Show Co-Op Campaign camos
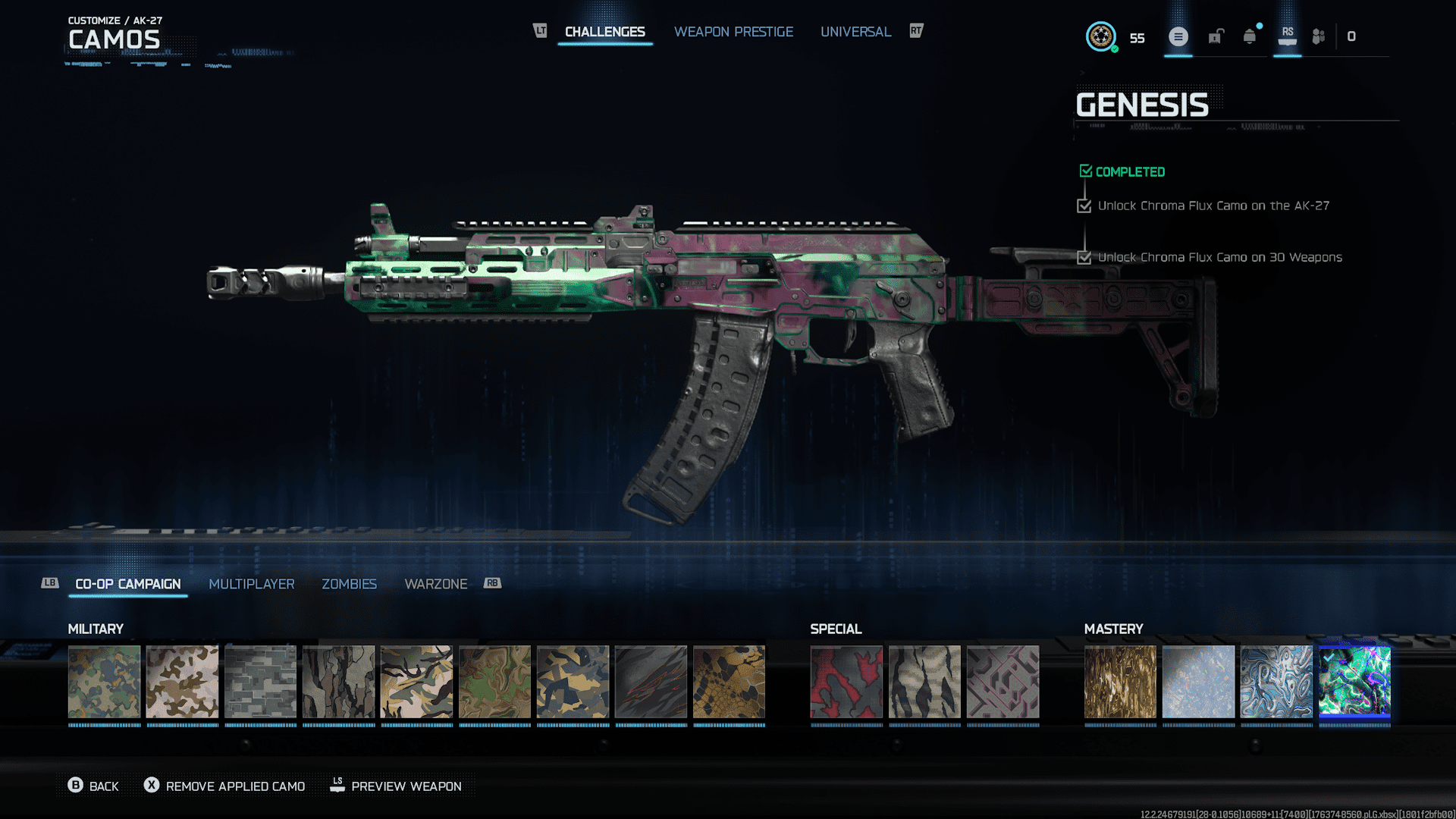Image resolution: width=1456 pixels, height=819 pixels. pos(128,584)
